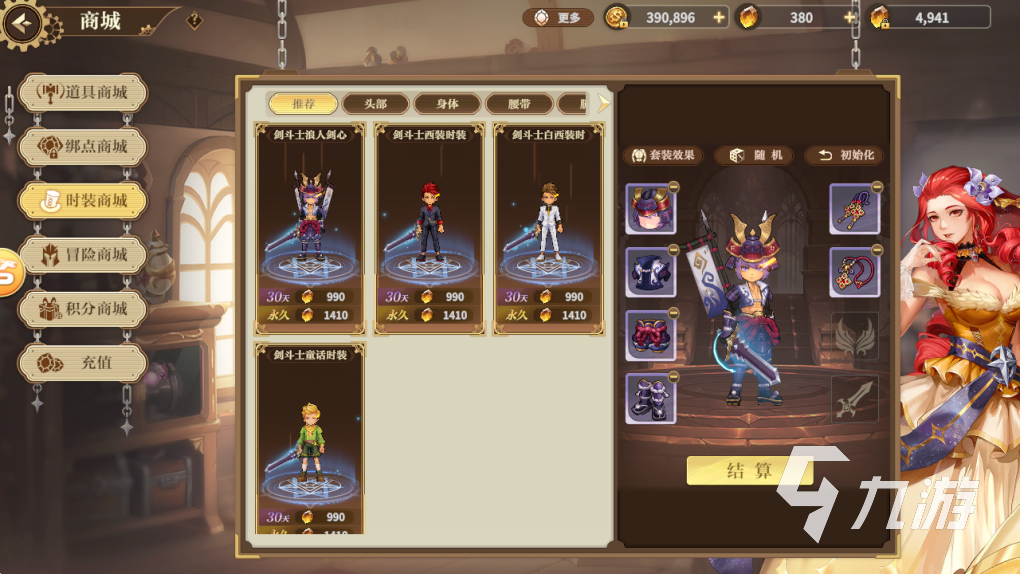Screen dimensions: 1020x574
Task: Select the 剑斗士白西装时装 costume card
Action: coord(549,228)
